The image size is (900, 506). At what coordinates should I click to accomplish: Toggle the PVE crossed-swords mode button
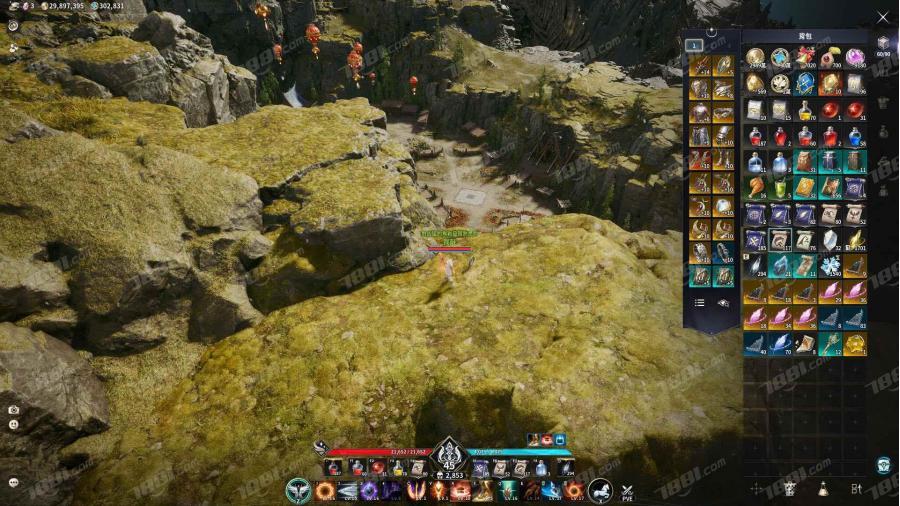coord(628,490)
